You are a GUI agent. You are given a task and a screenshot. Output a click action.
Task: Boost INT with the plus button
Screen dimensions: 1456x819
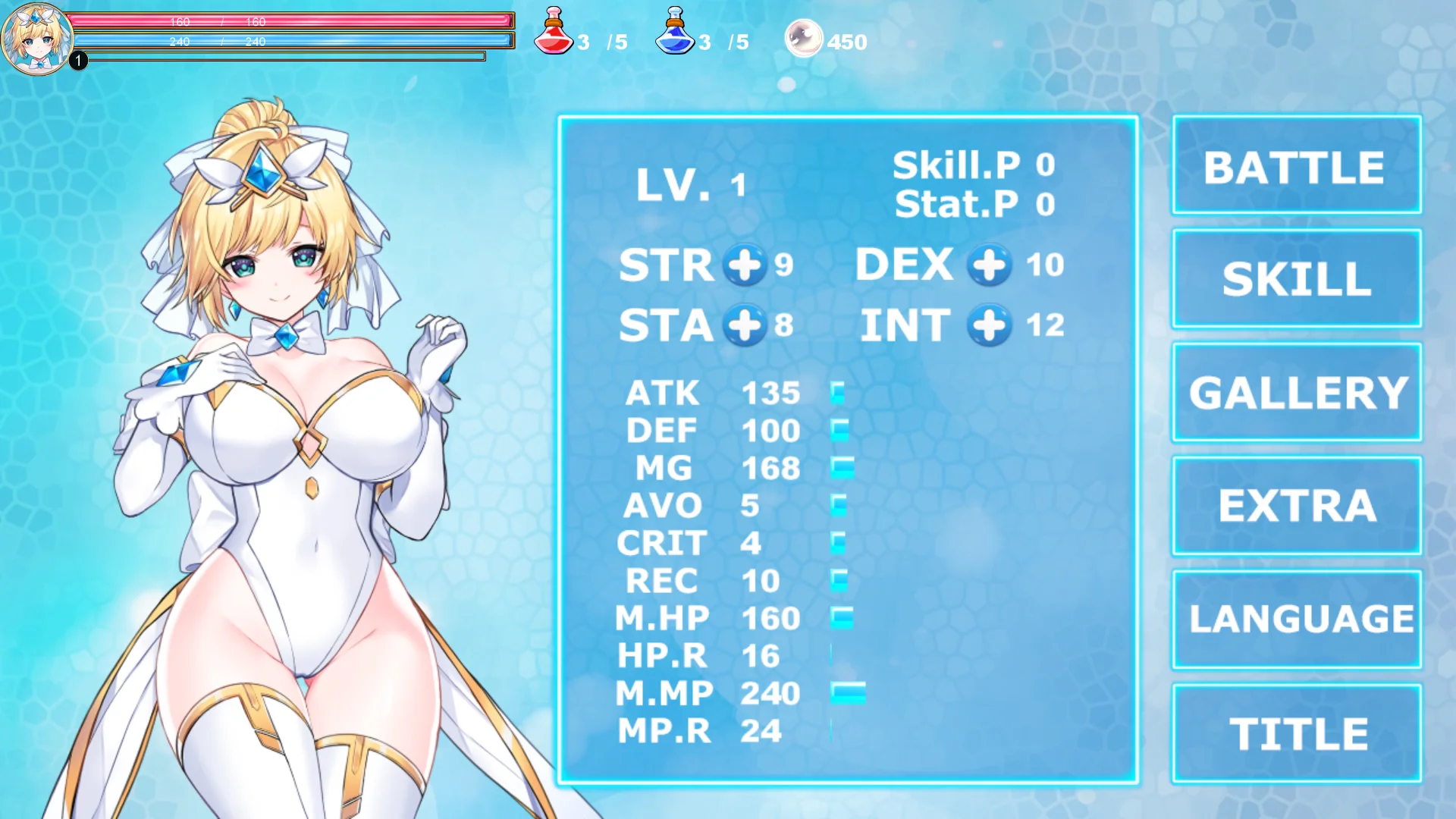989,325
